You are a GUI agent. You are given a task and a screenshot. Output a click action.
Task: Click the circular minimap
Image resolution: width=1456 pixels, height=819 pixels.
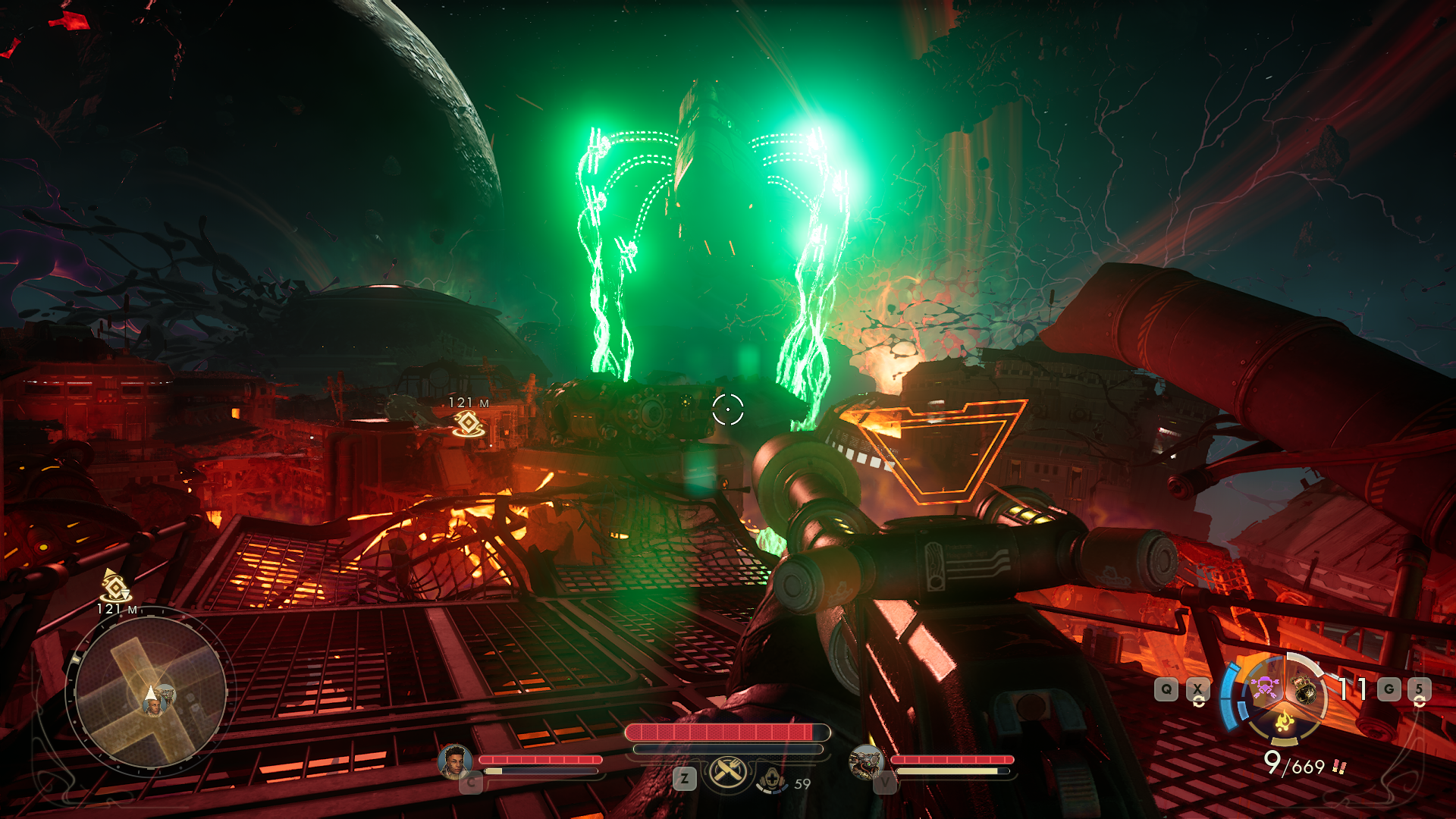point(150,692)
